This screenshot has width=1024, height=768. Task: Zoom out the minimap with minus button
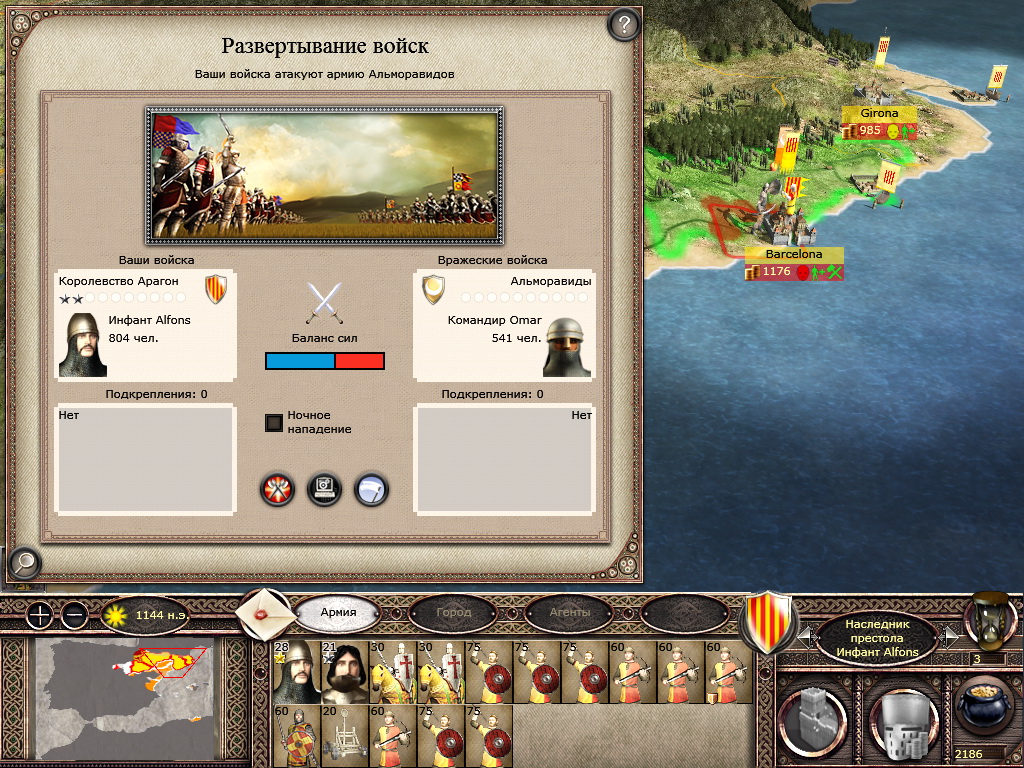(75, 614)
